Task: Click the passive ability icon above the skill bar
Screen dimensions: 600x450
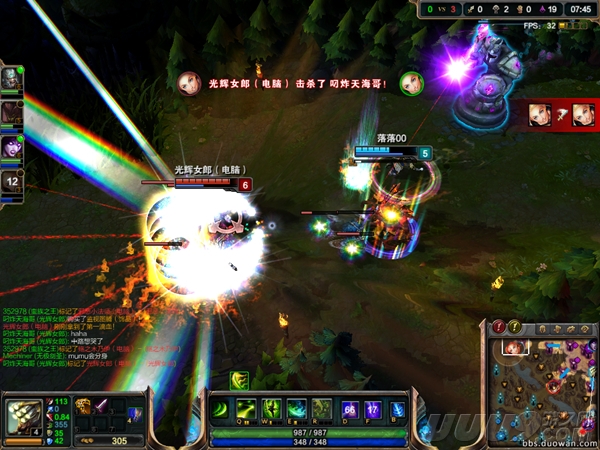Action: click(x=241, y=380)
